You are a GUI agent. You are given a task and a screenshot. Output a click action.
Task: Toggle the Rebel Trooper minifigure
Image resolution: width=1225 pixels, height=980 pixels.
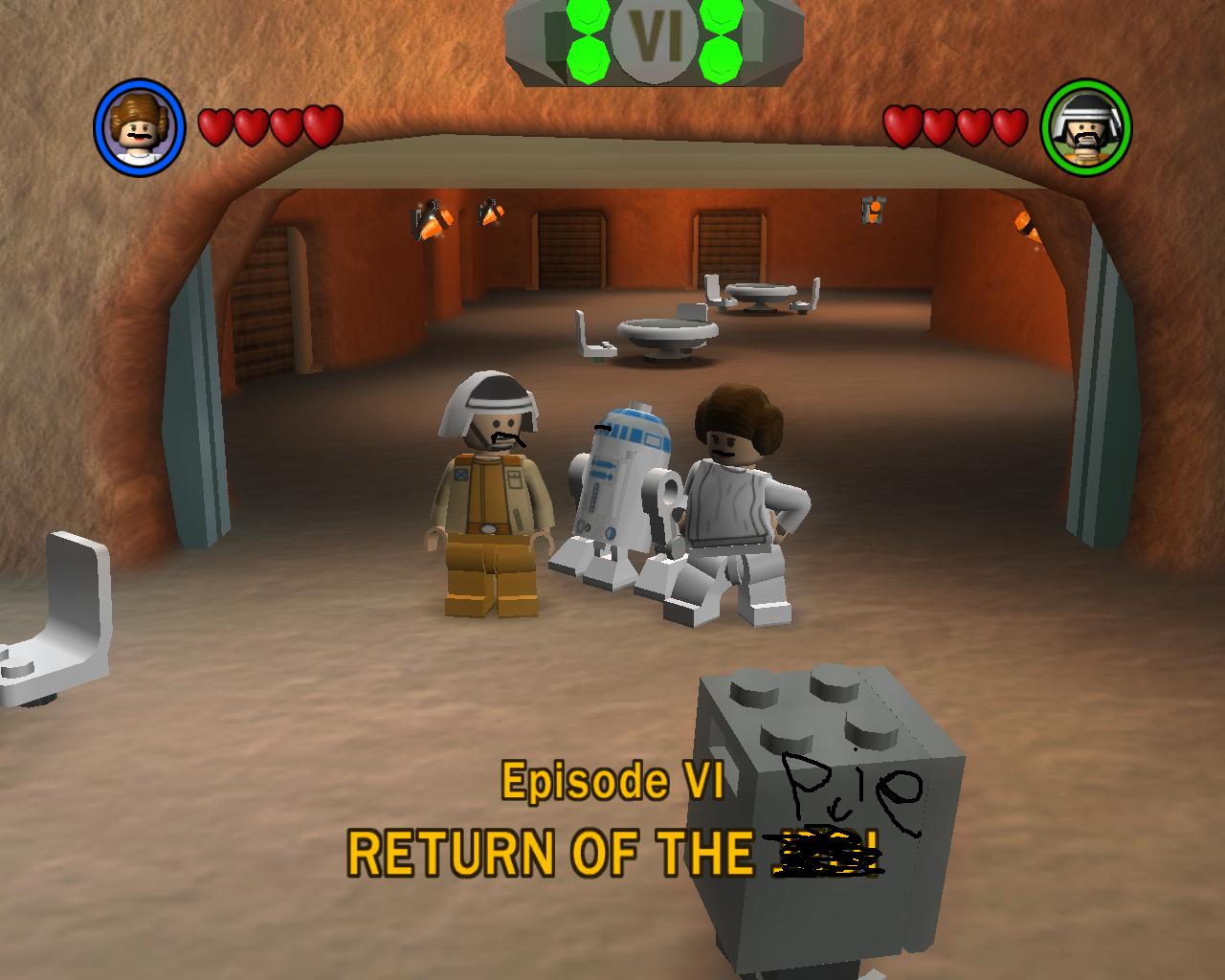point(493,488)
